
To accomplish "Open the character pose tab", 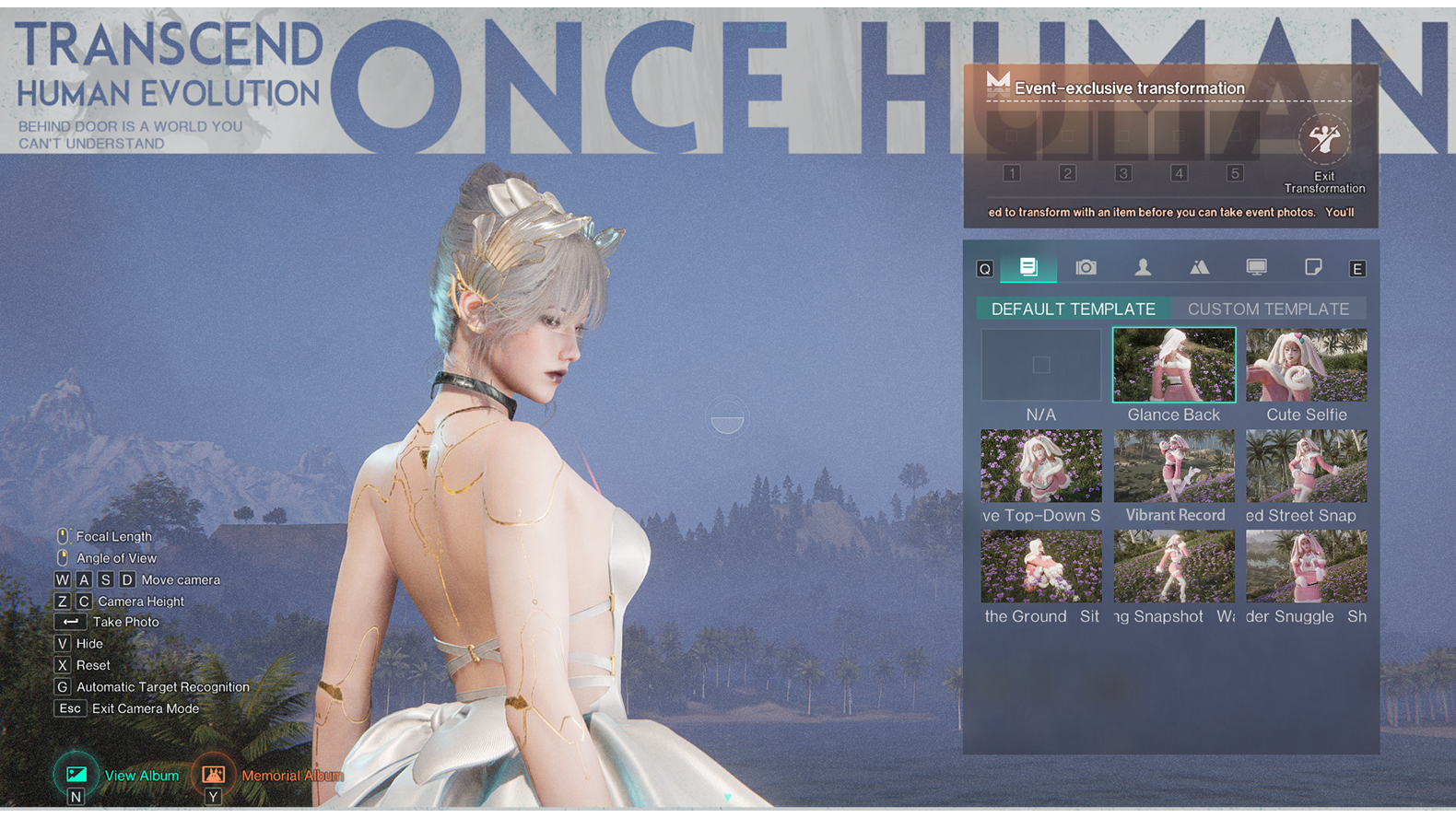I will [1143, 267].
